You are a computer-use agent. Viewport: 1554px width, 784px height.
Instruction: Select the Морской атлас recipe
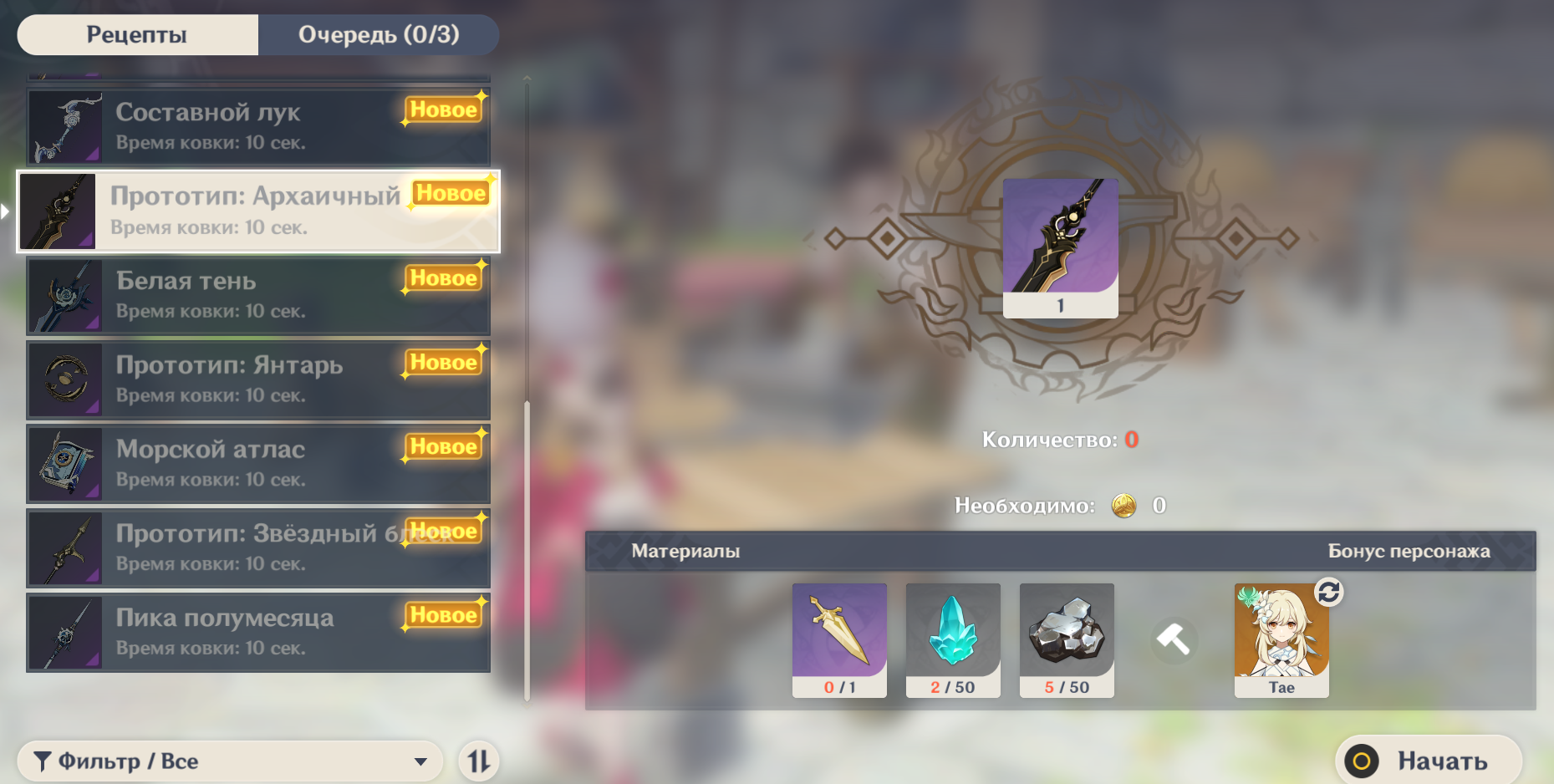pos(257,465)
